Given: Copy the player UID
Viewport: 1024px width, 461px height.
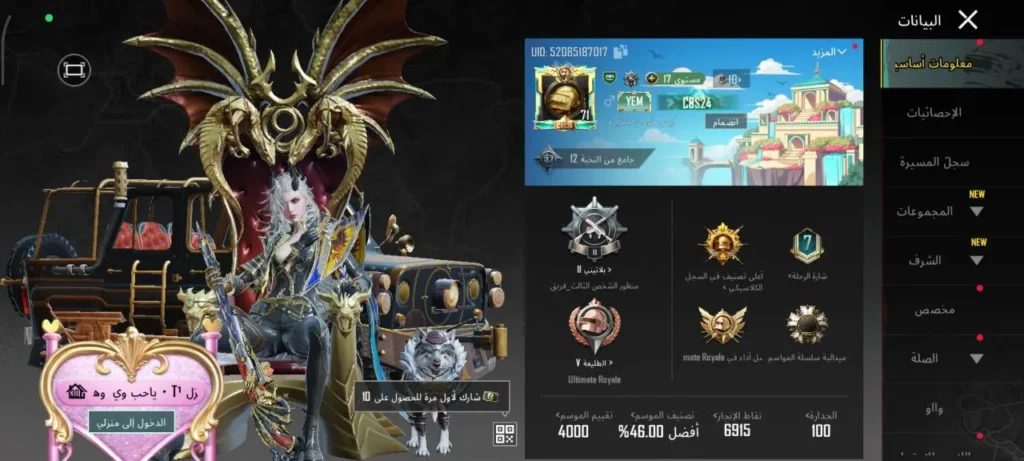Looking at the screenshot, I should (620, 50).
